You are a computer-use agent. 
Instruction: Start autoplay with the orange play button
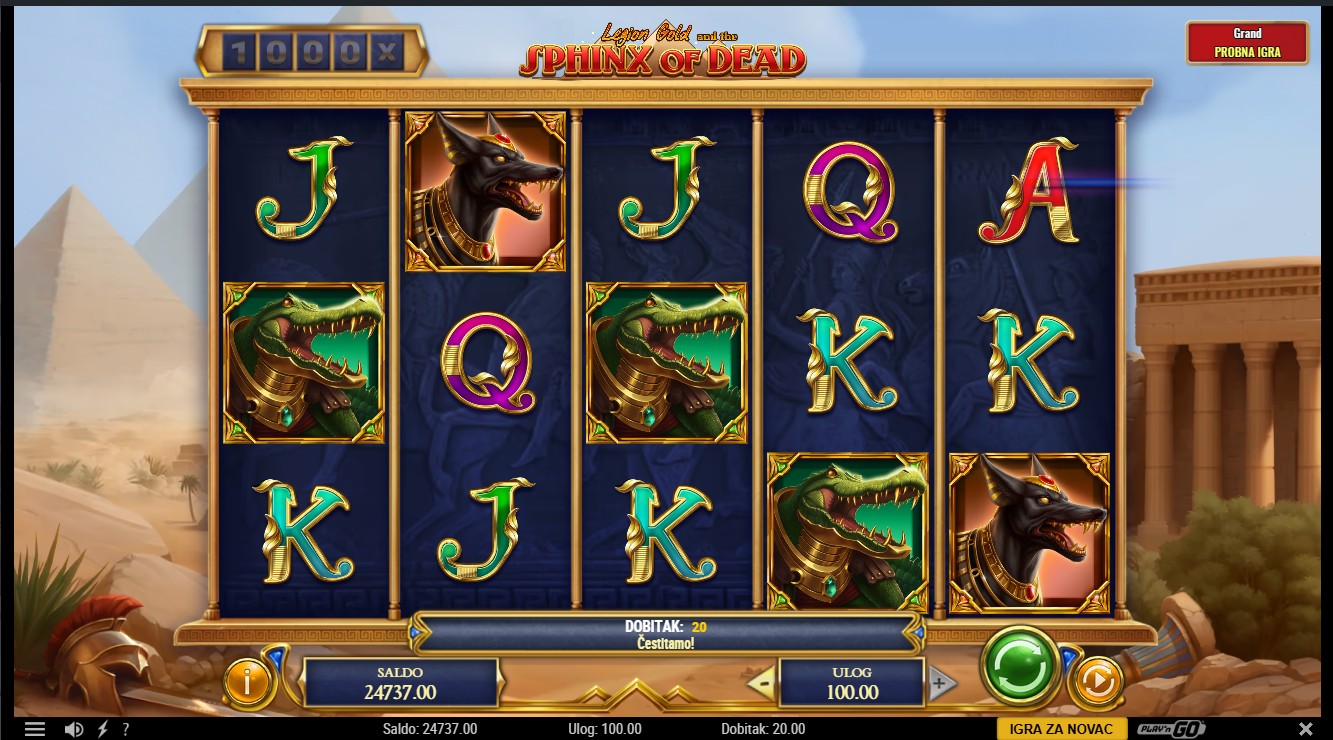pos(1096,683)
